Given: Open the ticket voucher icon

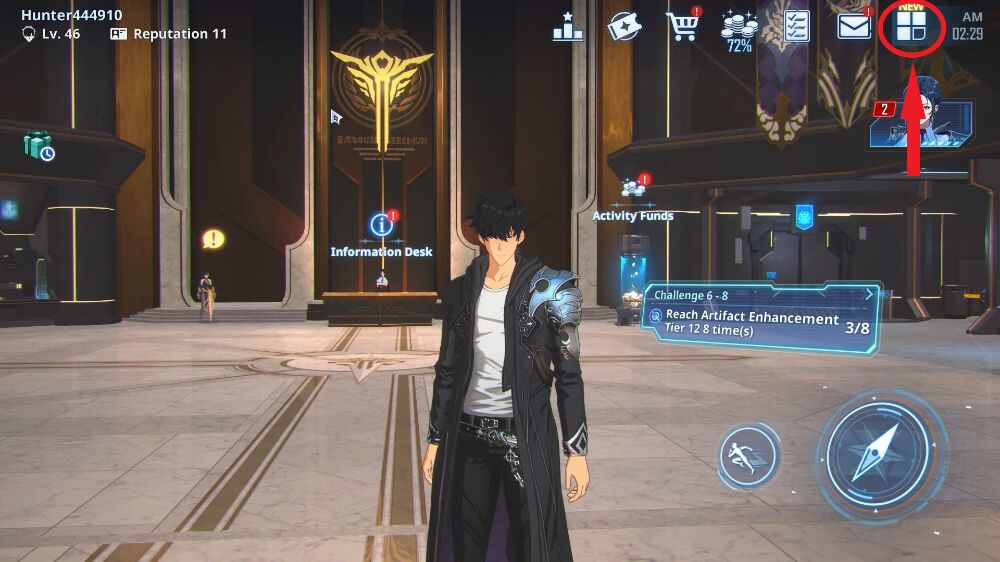Looking at the screenshot, I should point(625,27).
